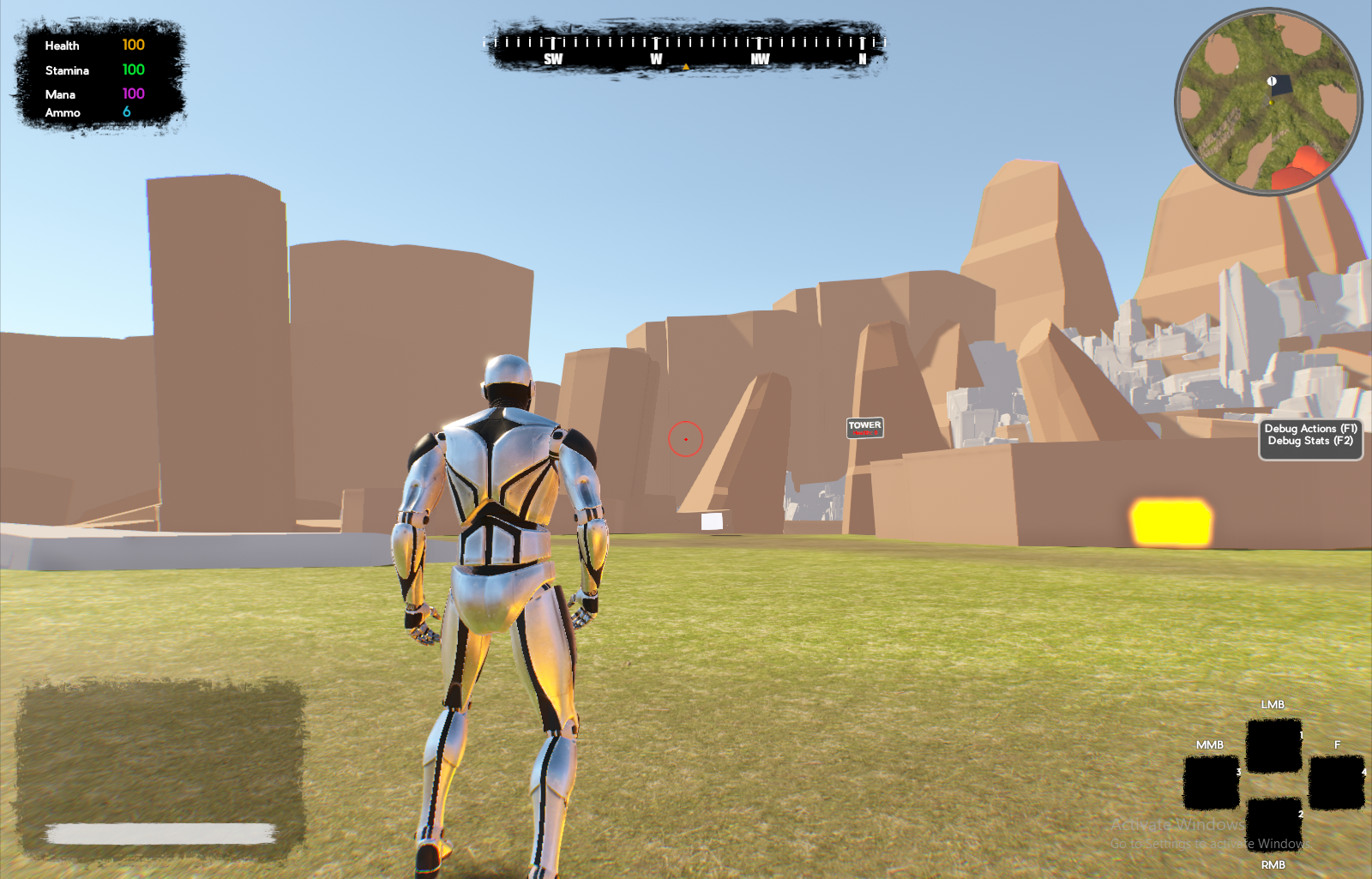Image resolution: width=1372 pixels, height=879 pixels.
Task: Click the TOWER waypoint marker label
Action: 864,427
